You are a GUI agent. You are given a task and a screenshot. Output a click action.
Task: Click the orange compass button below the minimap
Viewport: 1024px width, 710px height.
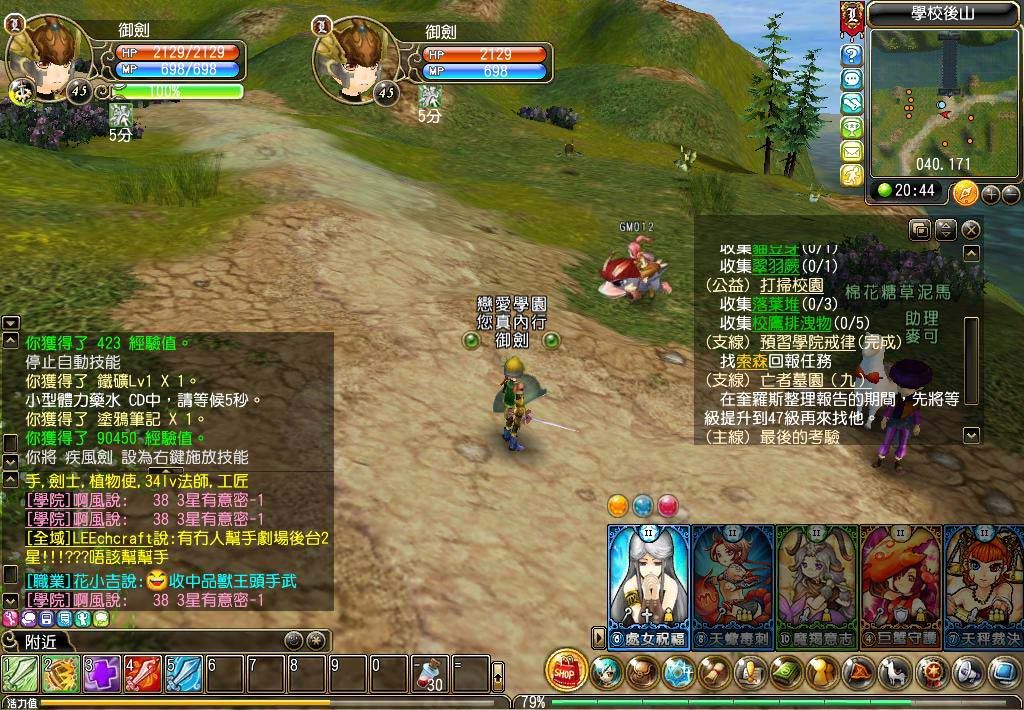(965, 192)
